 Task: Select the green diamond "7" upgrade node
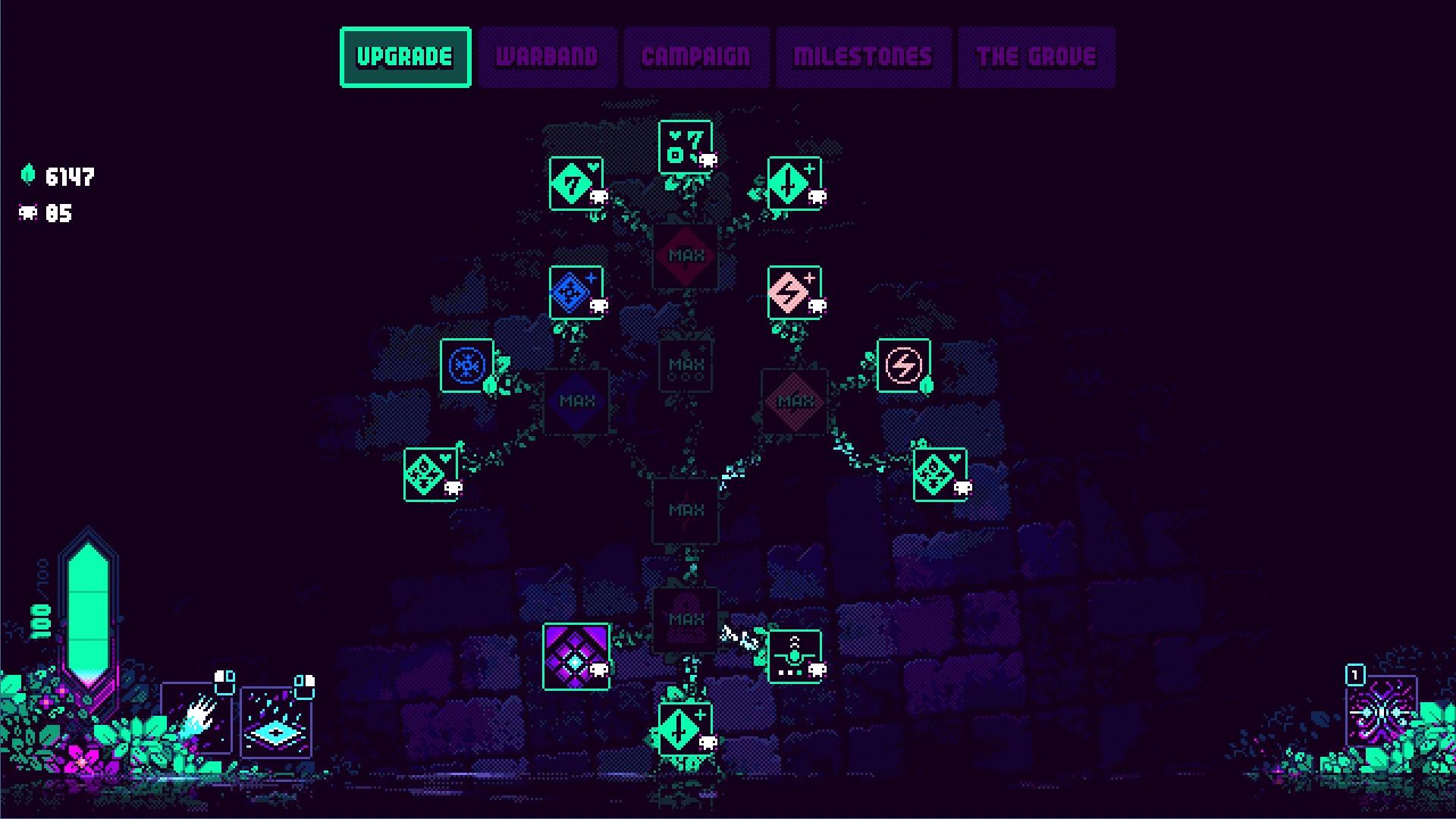pos(575,184)
